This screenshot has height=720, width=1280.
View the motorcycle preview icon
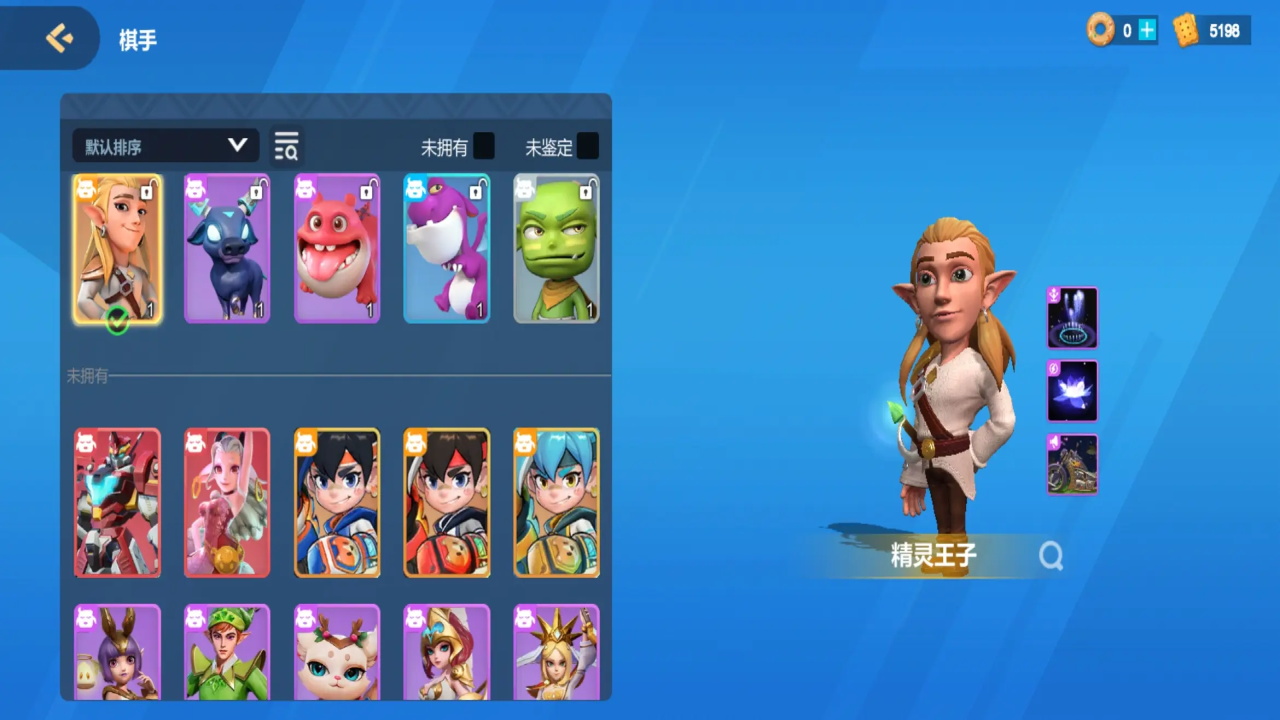tap(1072, 464)
